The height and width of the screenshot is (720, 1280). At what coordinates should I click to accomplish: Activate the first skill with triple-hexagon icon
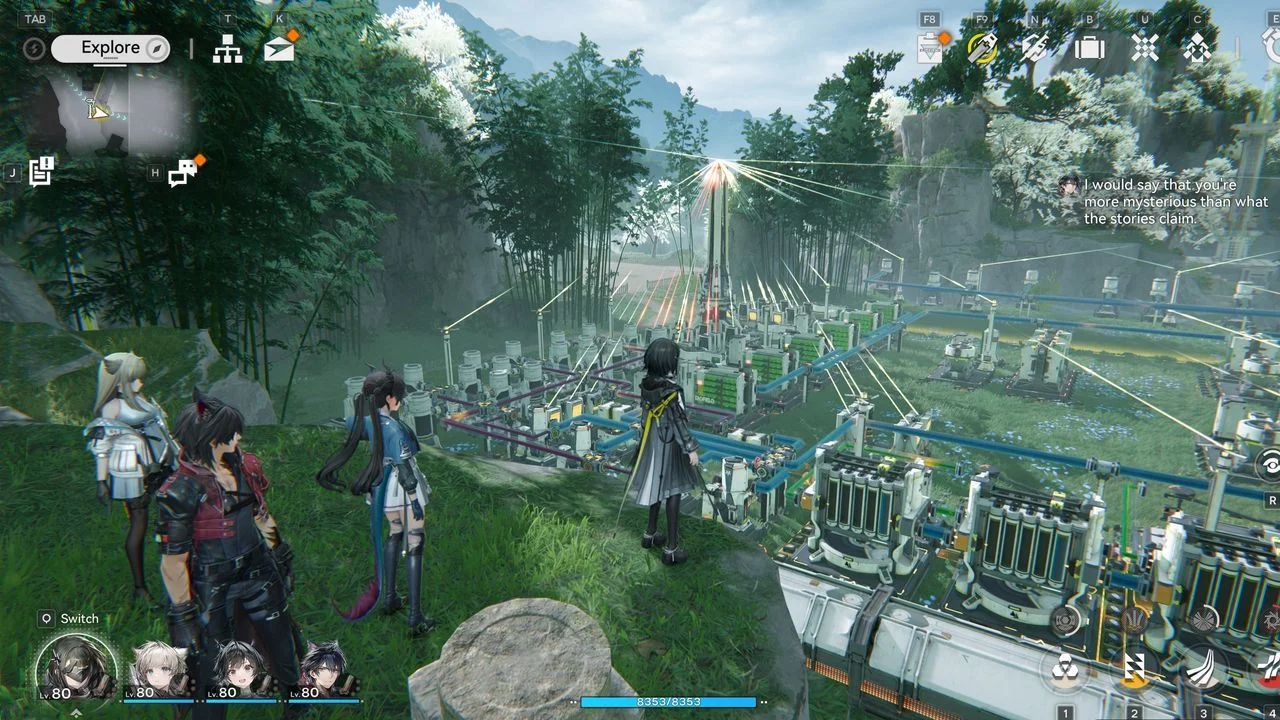(x=1066, y=669)
